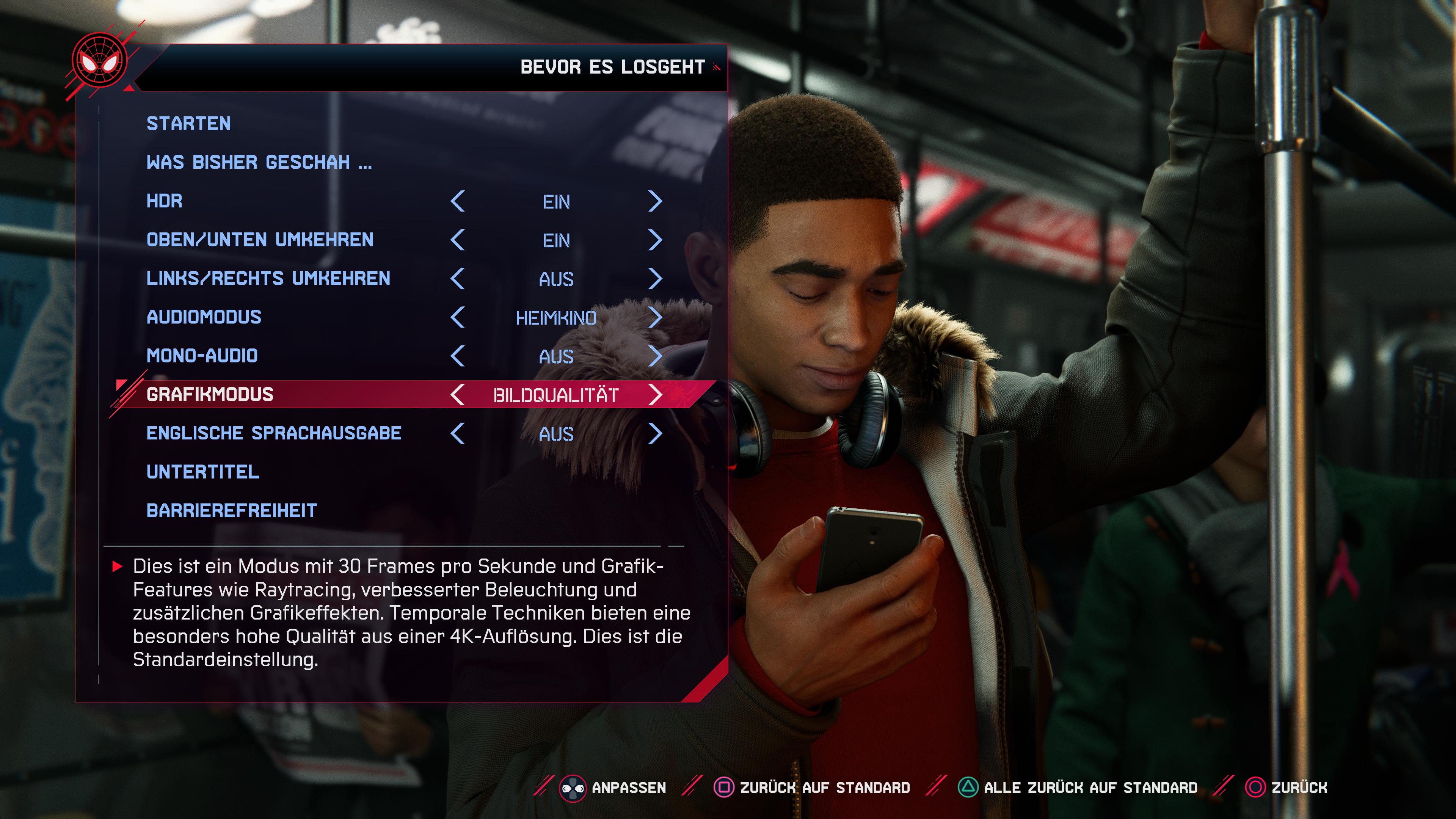Toggle ENGLISCHE SPRACHAUSGABE with right arrow
The image size is (1456, 819).
pos(654,433)
